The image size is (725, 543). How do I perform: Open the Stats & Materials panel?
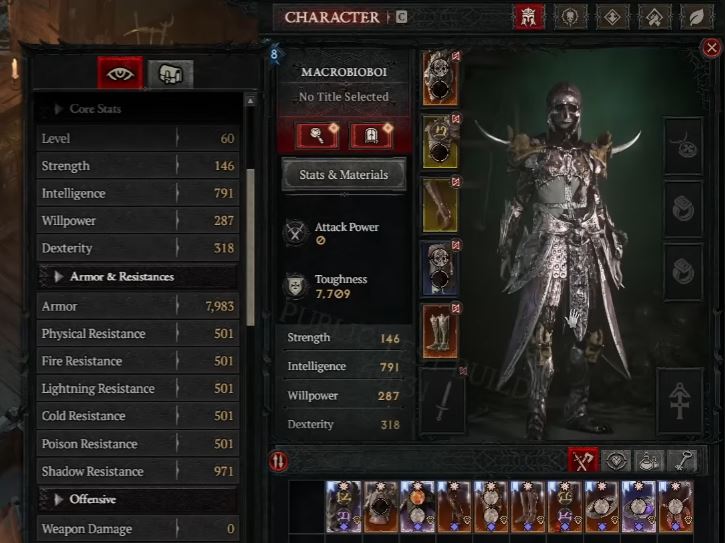pyautogui.click(x=342, y=175)
